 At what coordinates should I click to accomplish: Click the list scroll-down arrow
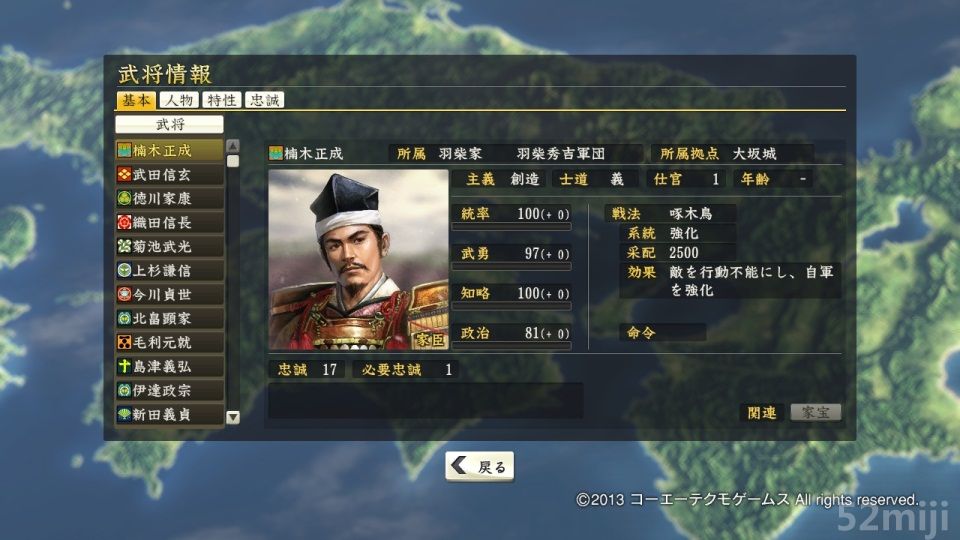[x=233, y=417]
